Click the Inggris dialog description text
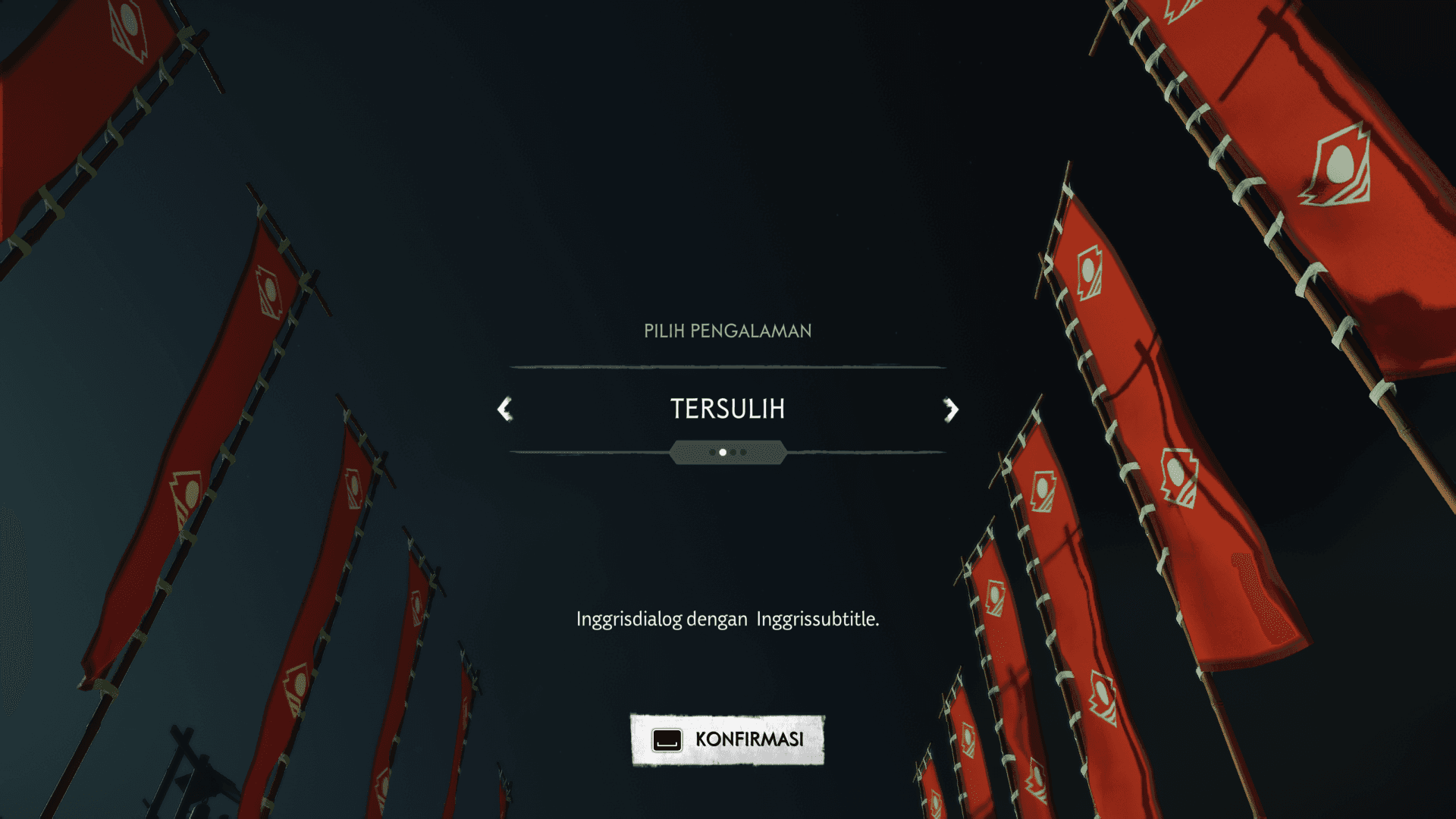 [x=727, y=618]
